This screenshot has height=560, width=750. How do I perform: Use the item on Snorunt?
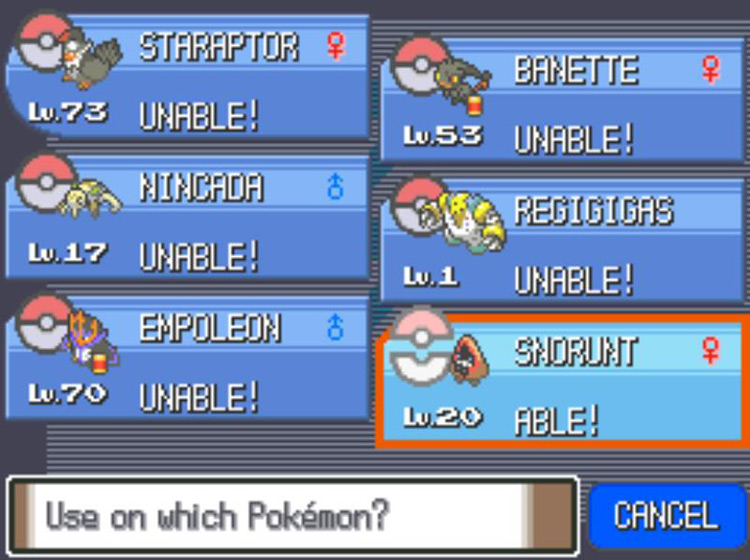click(x=563, y=385)
